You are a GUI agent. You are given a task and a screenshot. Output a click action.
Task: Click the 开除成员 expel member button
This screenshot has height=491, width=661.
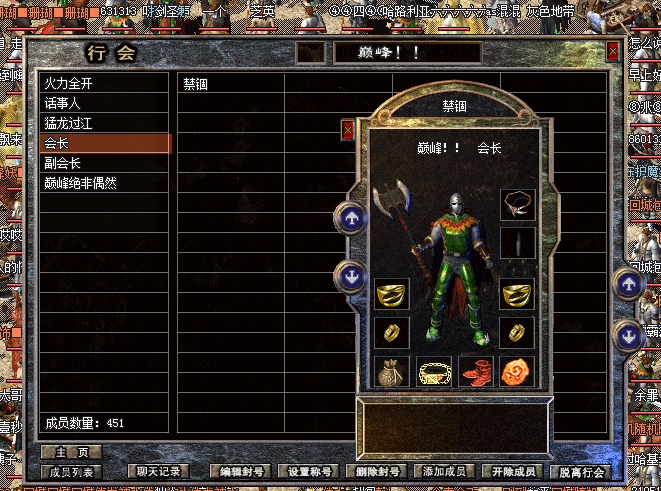(509, 471)
